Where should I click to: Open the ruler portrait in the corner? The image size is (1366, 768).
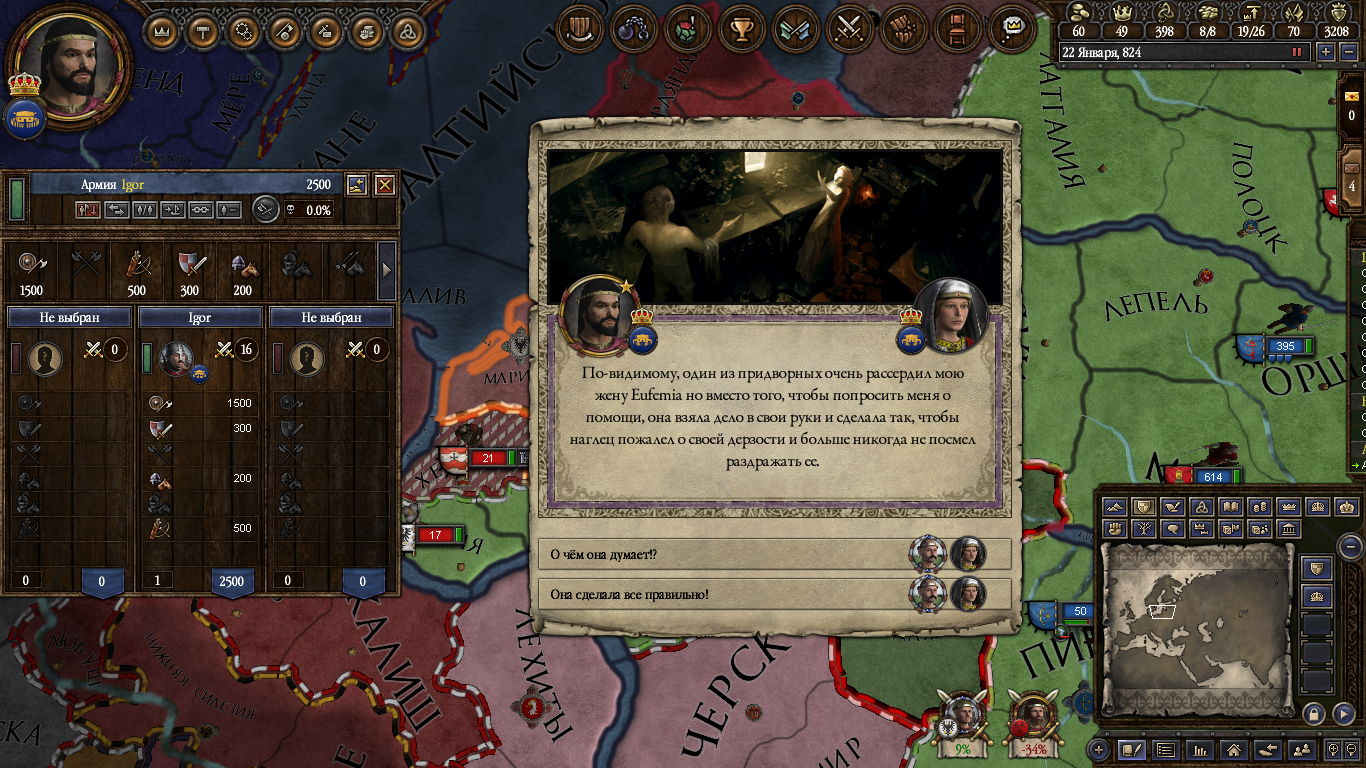69,64
